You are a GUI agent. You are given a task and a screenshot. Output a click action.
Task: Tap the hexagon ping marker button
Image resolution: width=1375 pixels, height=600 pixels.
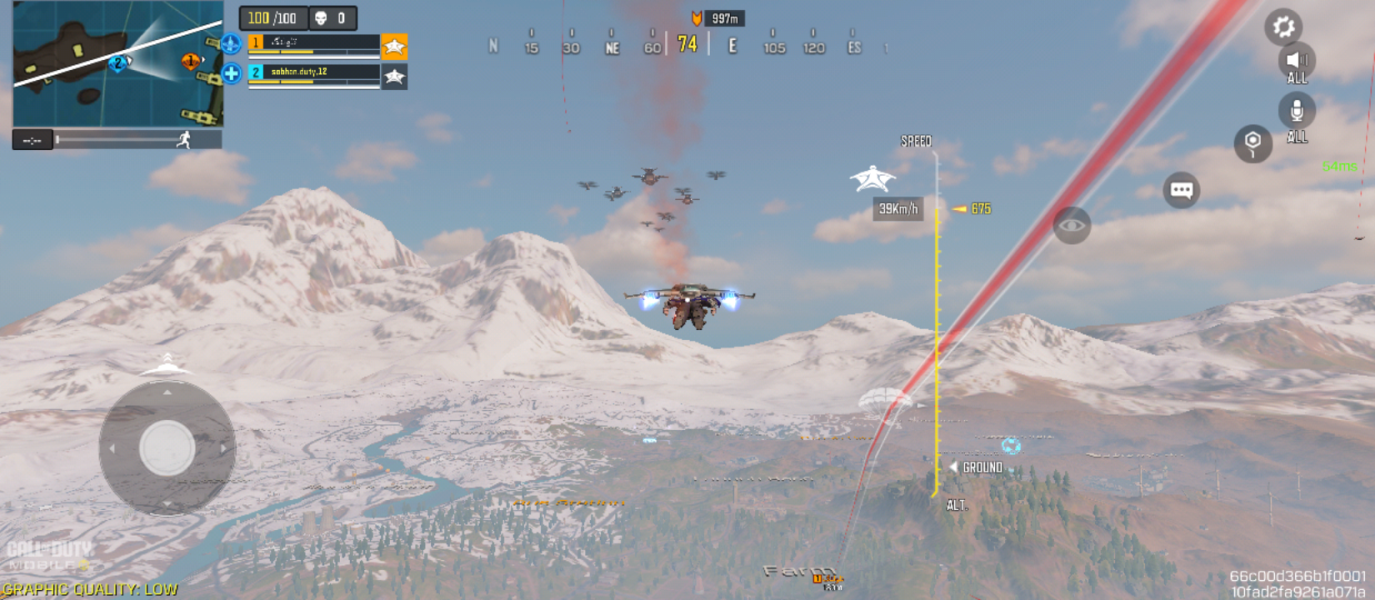pyautogui.click(x=1252, y=144)
